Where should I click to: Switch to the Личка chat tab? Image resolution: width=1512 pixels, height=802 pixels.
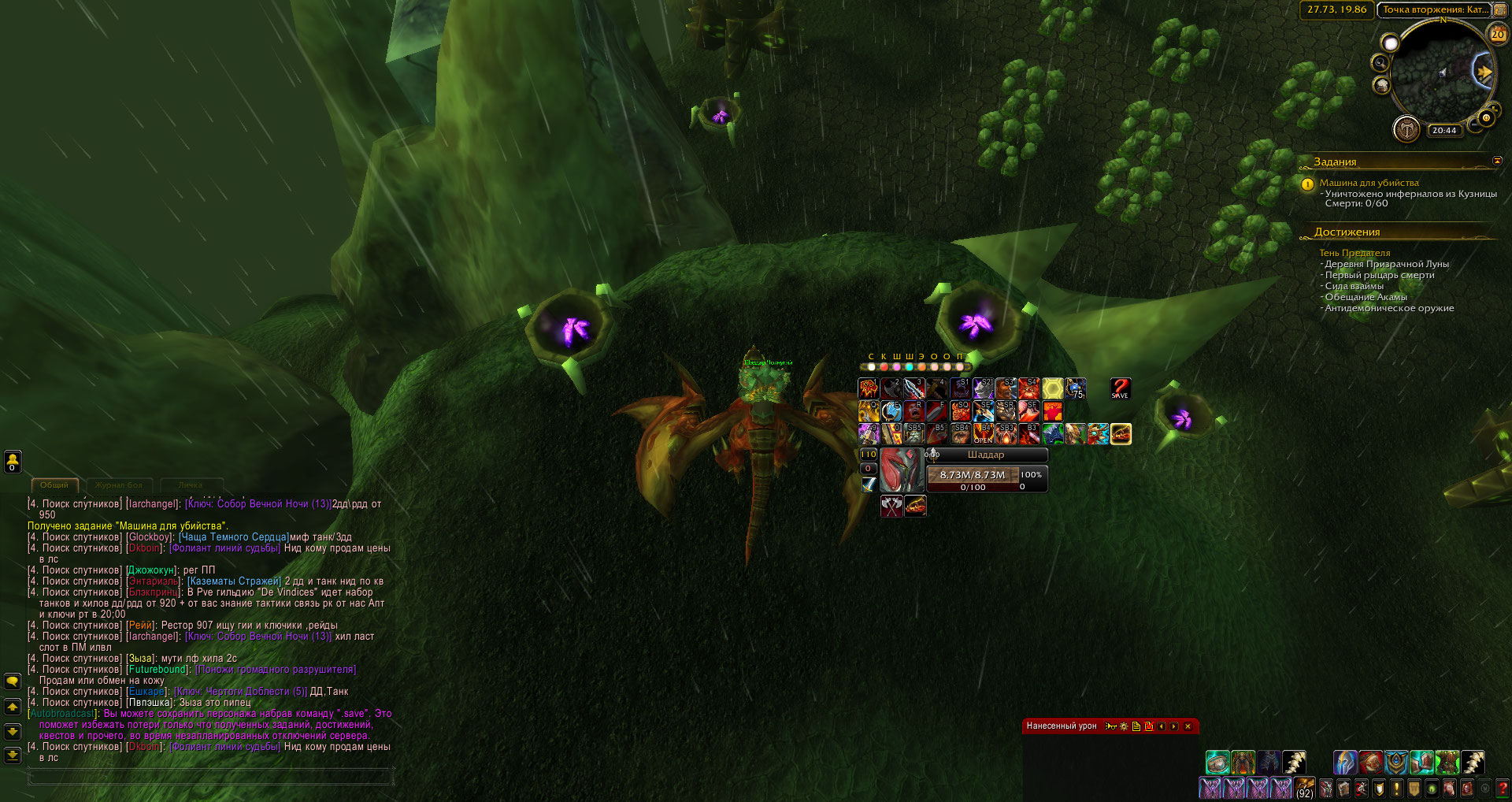coord(190,485)
